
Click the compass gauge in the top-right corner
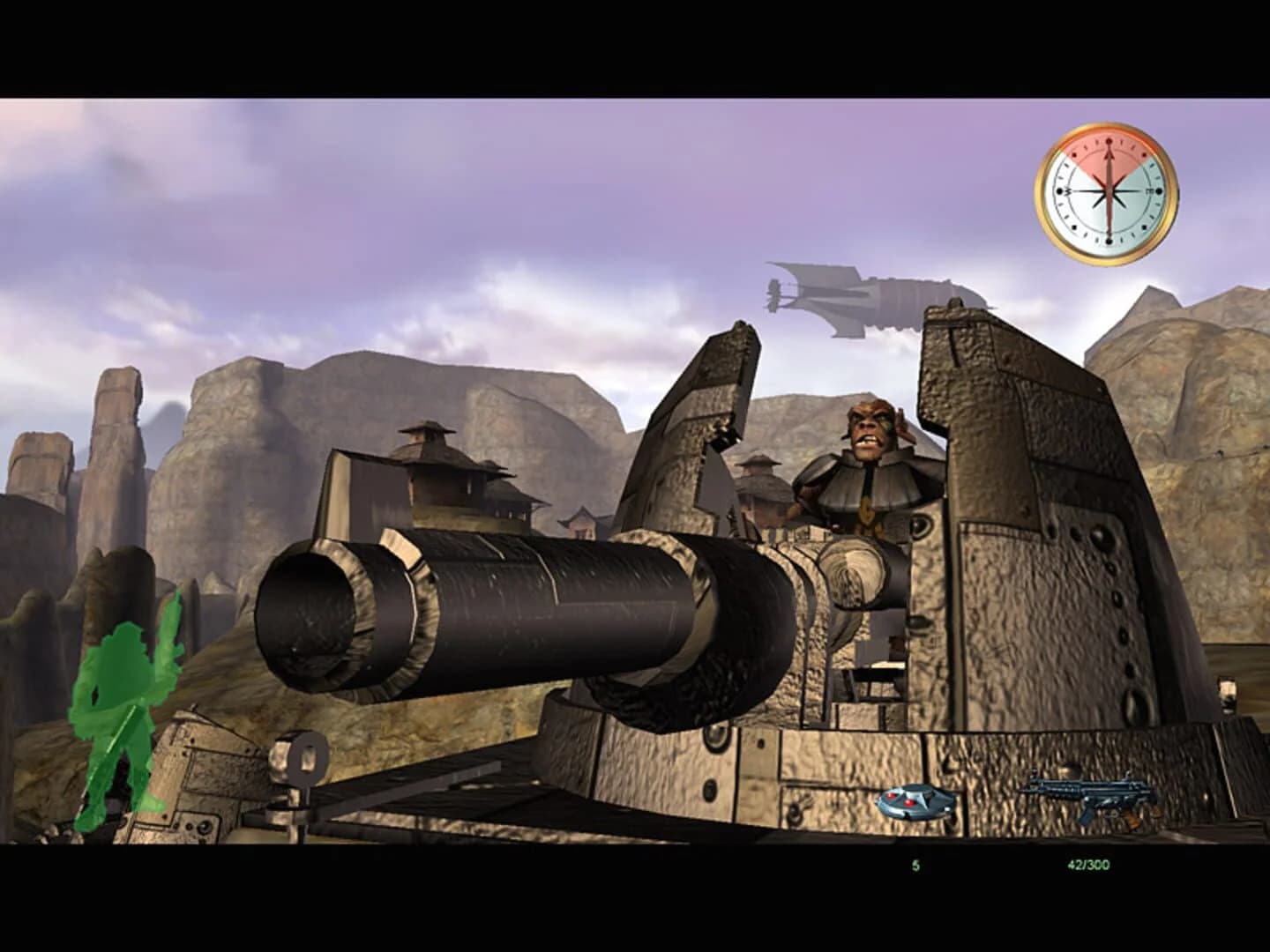[1107, 190]
